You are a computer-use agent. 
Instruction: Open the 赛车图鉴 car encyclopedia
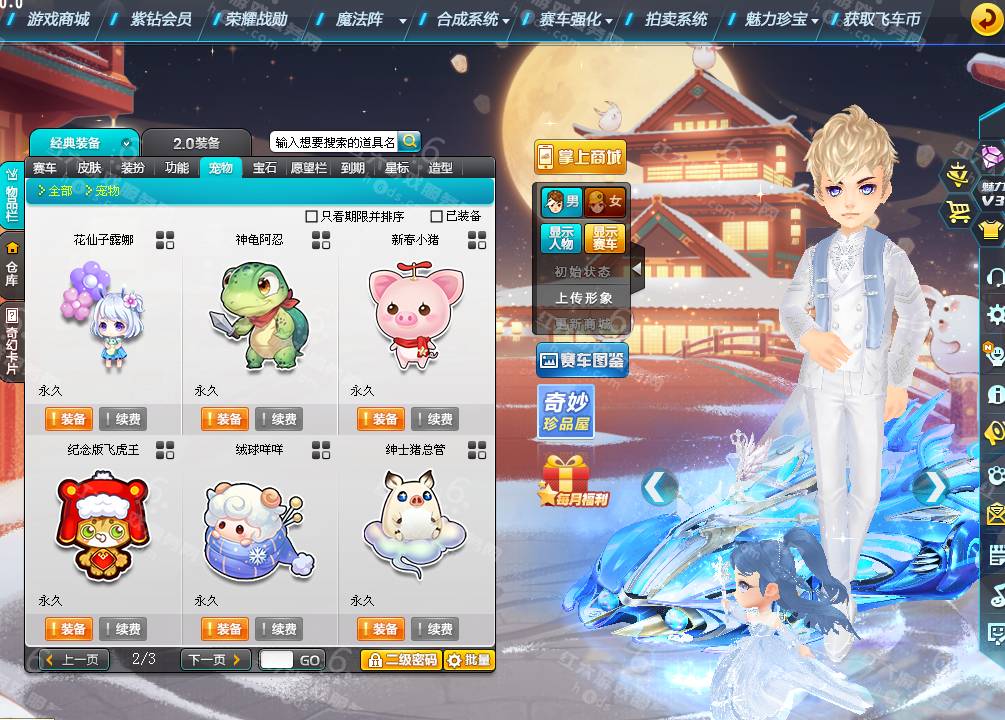[582, 360]
